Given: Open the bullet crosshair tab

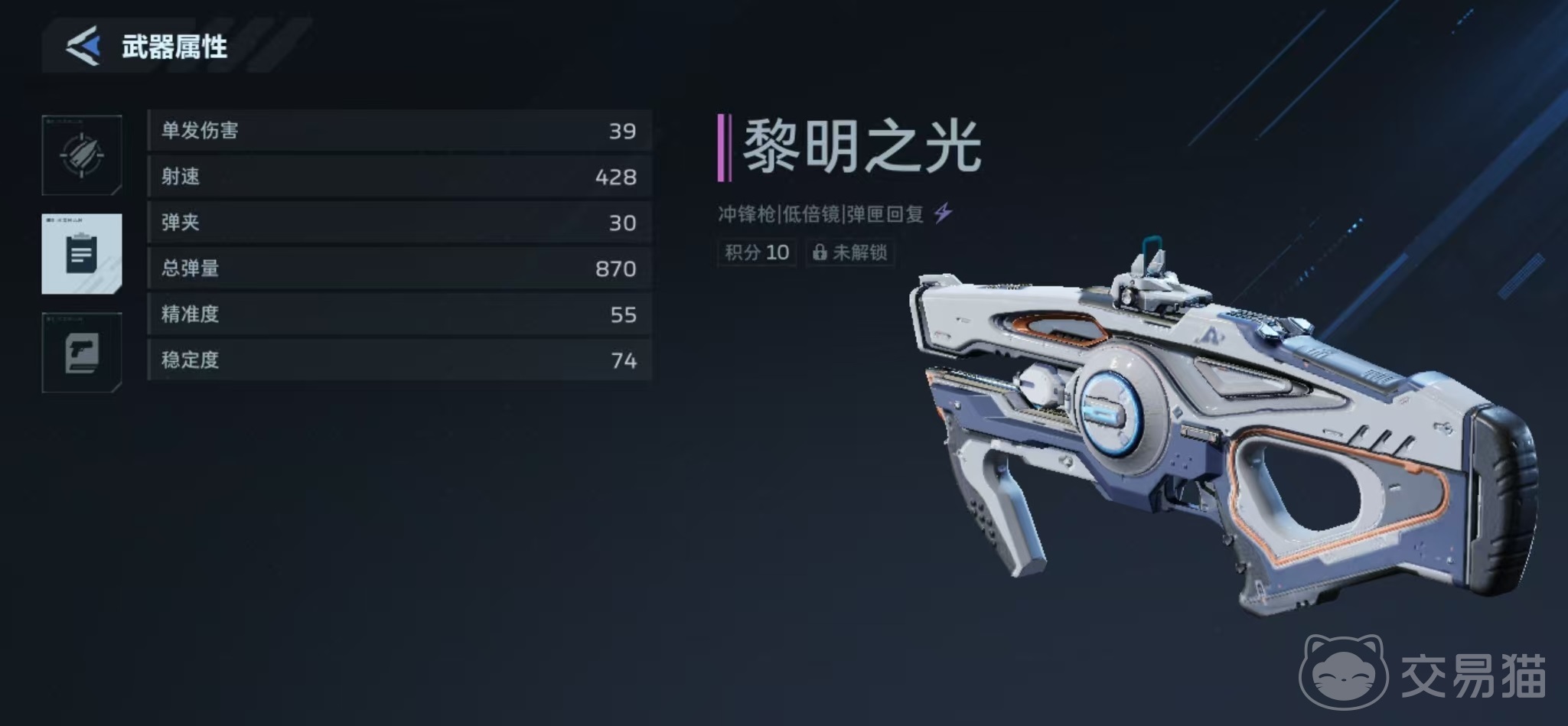Looking at the screenshot, I should pyautogui.click(x=82, y=155).
